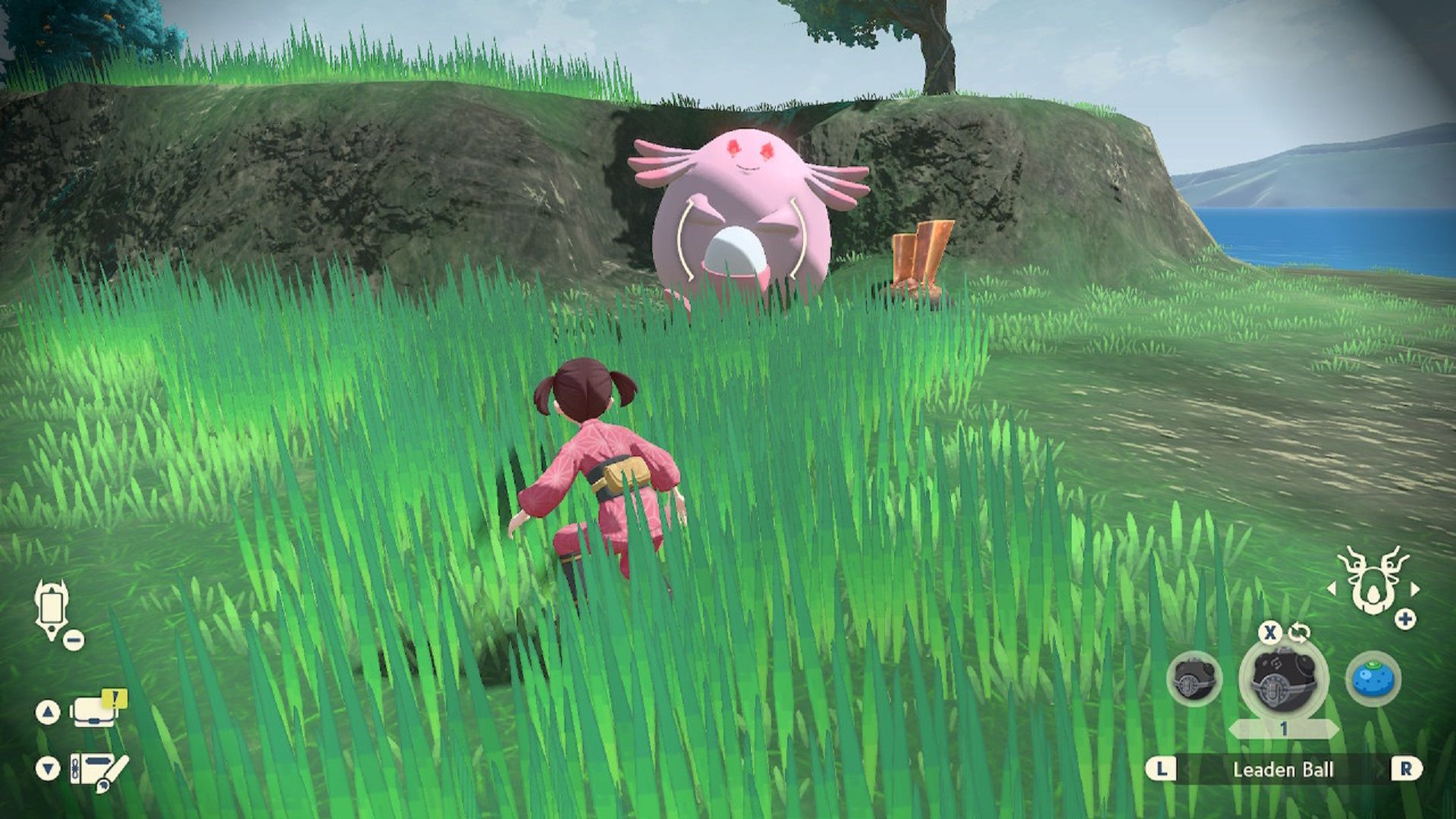Click the Leaden Ball name label
The image size is (1456, 819).
coord(1283,770)
